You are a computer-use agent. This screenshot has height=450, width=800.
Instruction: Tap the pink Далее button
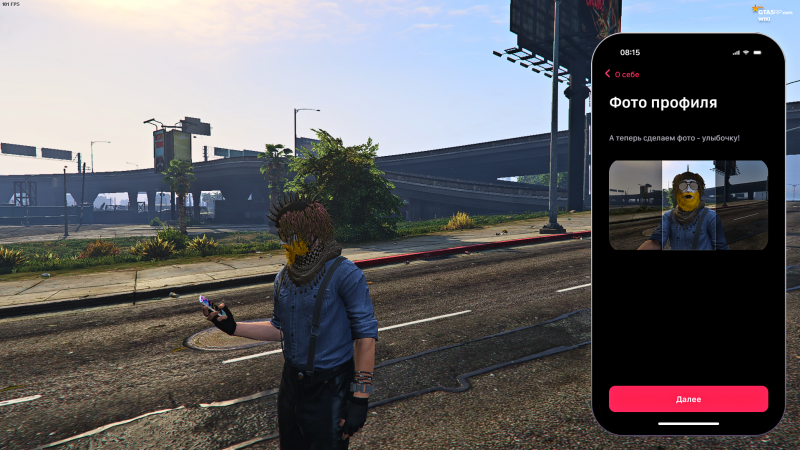click(688, 399)
